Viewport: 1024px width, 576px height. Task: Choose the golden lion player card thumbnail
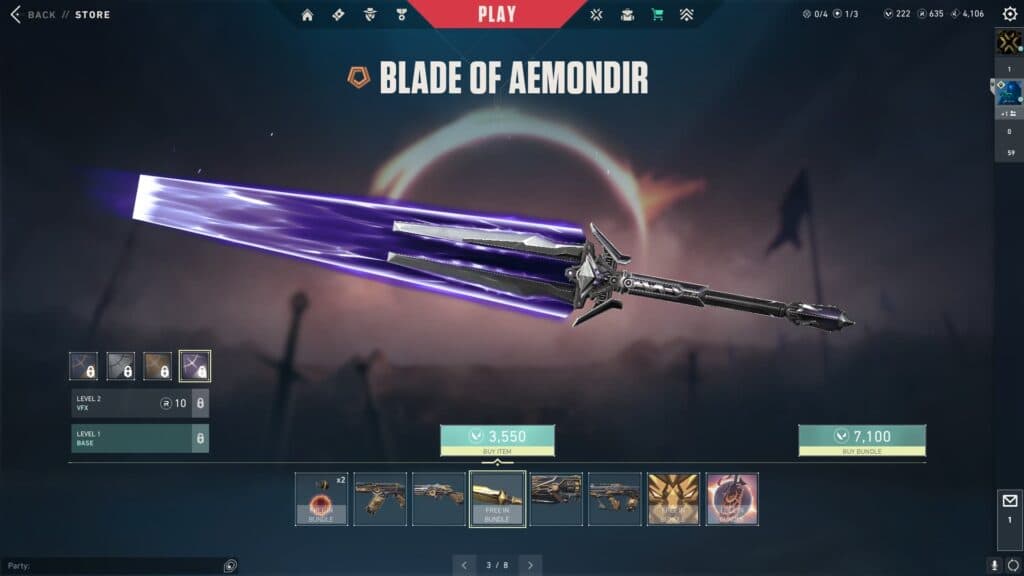click(x=673, y=499)
